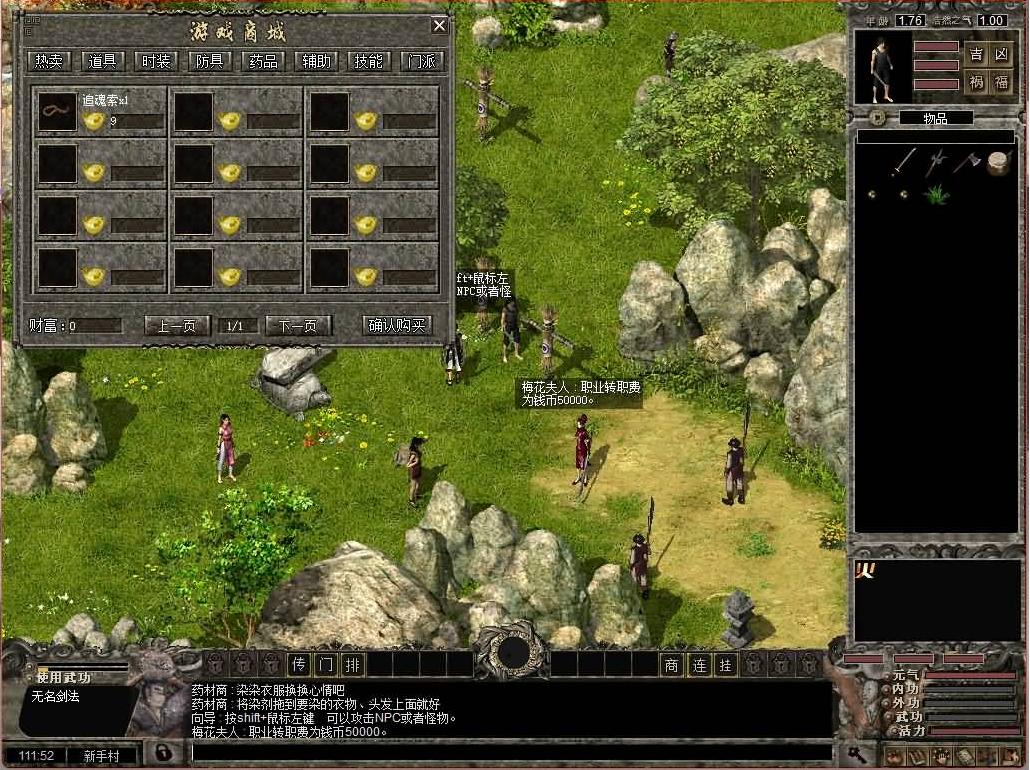The width and height of the screenshot is (1030, 770).
Task: Select the 追魂索 item in the shop
Action: coord(57,112)
